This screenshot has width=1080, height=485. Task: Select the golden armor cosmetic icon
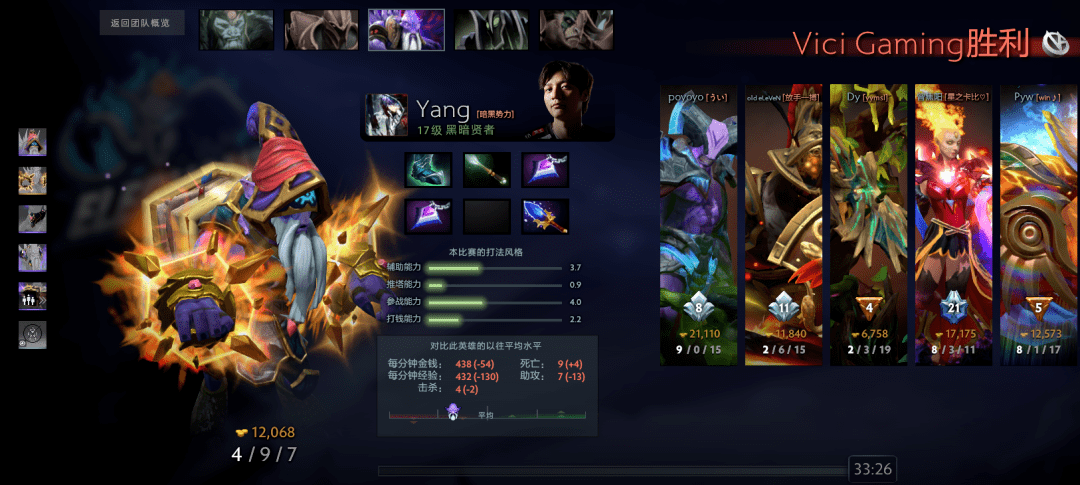32,180
